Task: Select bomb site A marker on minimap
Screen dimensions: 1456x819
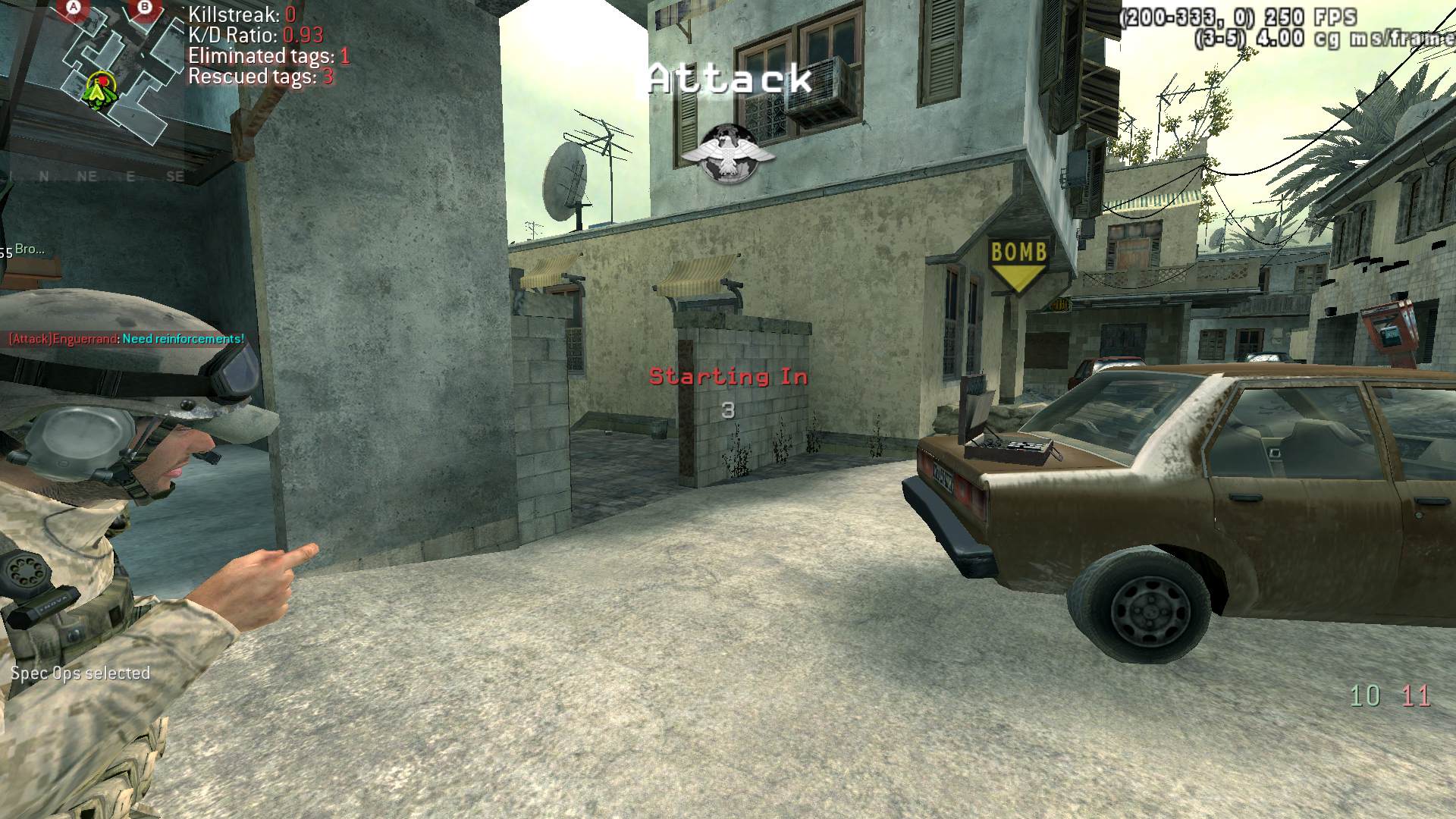Action: click(x=74, y=8)
